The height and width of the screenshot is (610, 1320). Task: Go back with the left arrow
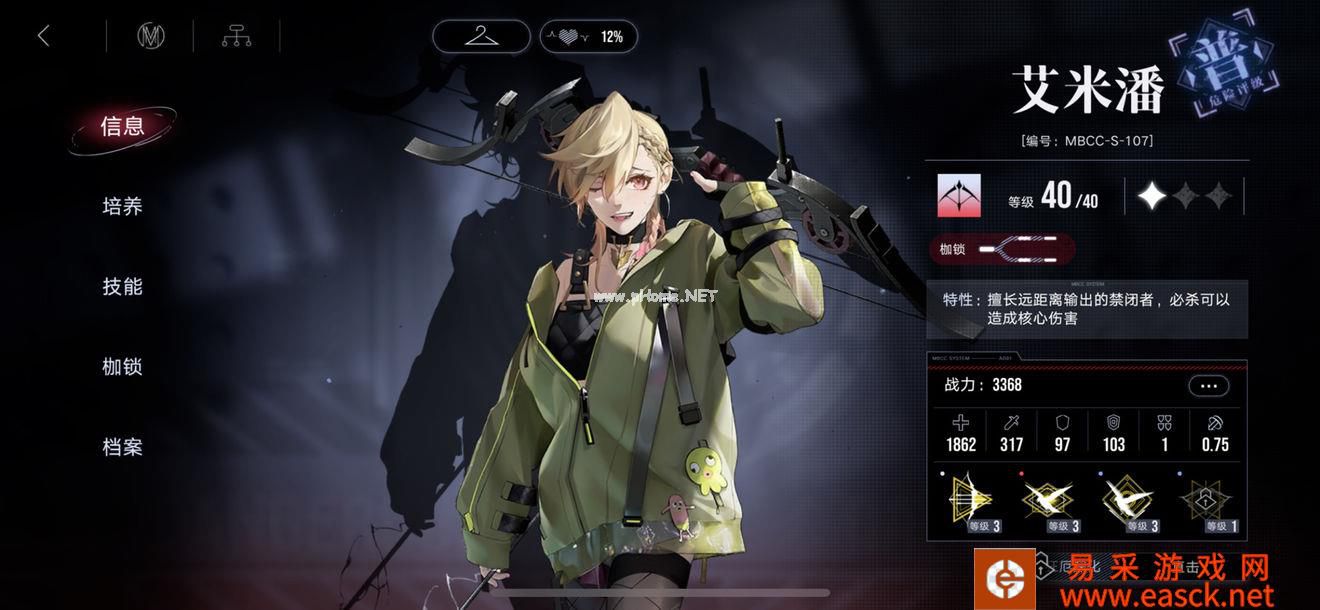(x=43, y=37)
